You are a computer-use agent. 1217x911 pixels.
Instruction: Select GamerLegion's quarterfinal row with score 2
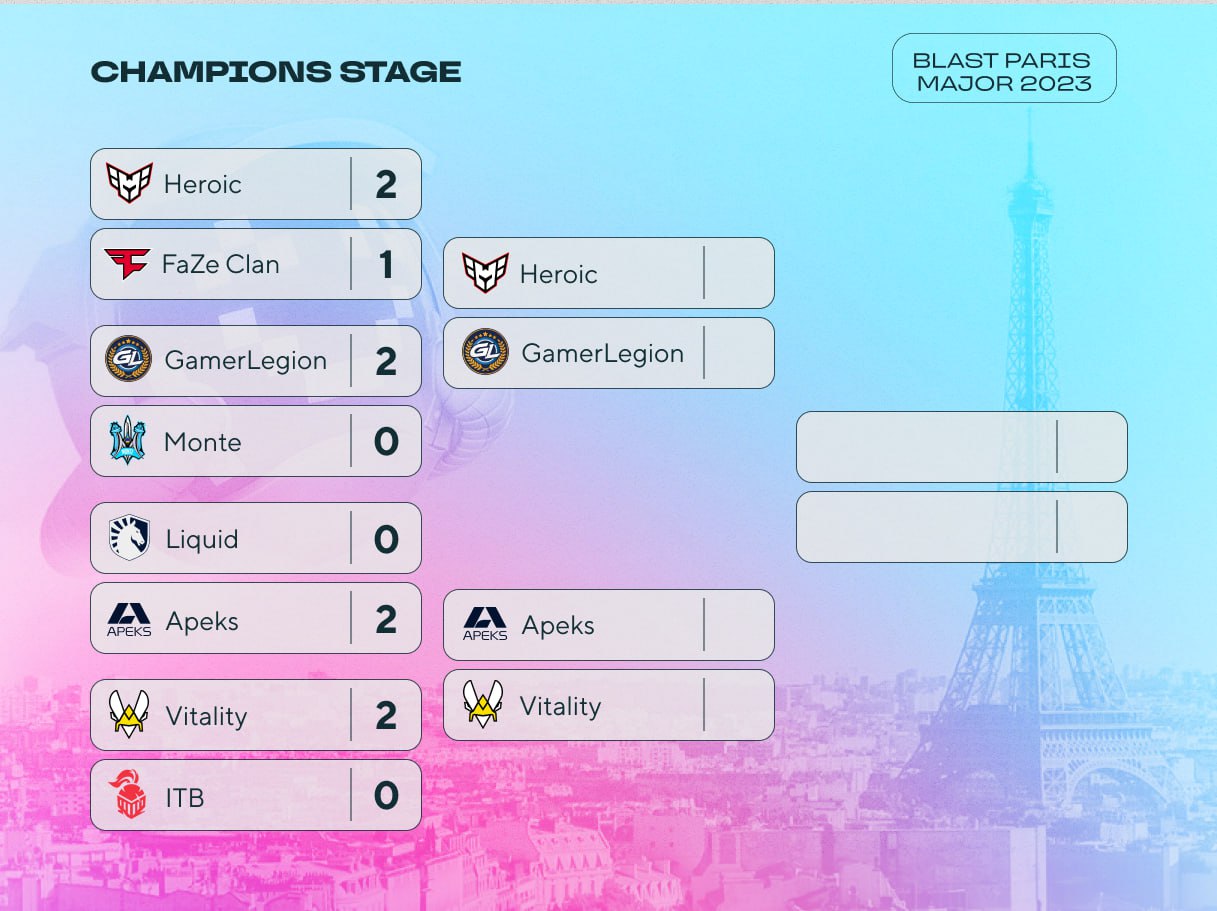255,361
